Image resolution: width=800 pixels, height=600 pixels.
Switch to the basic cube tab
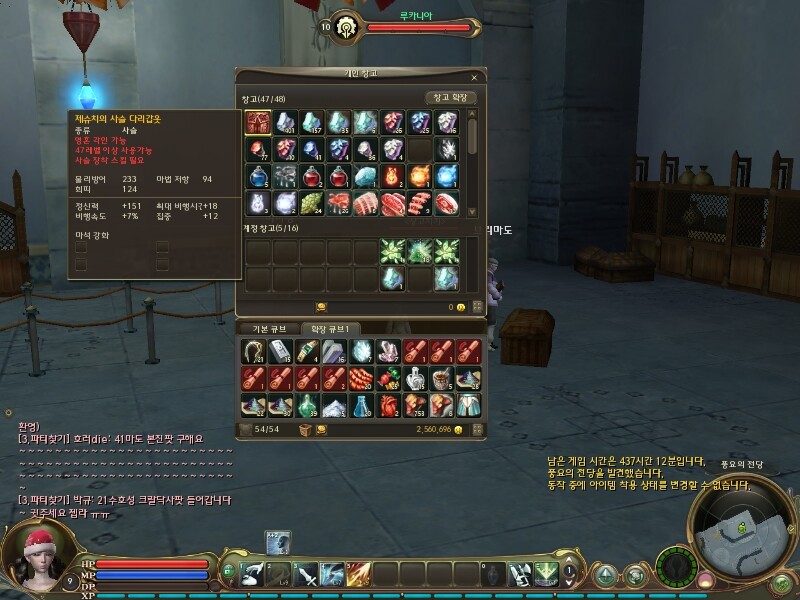pos(267,328)
